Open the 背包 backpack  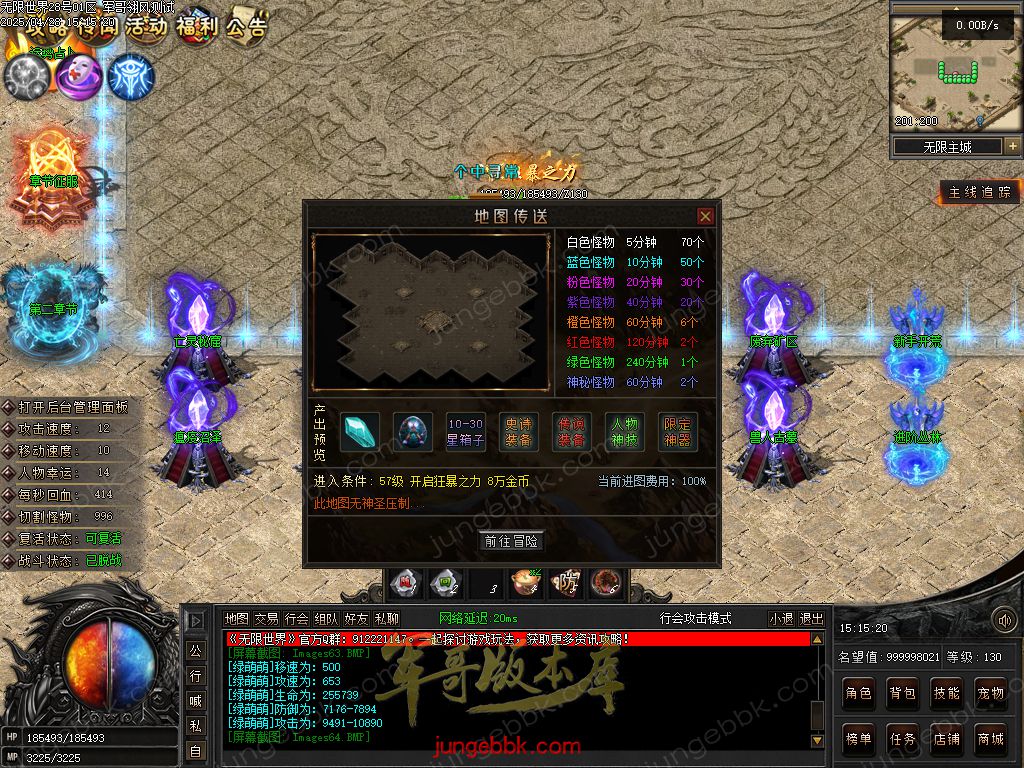902,692
